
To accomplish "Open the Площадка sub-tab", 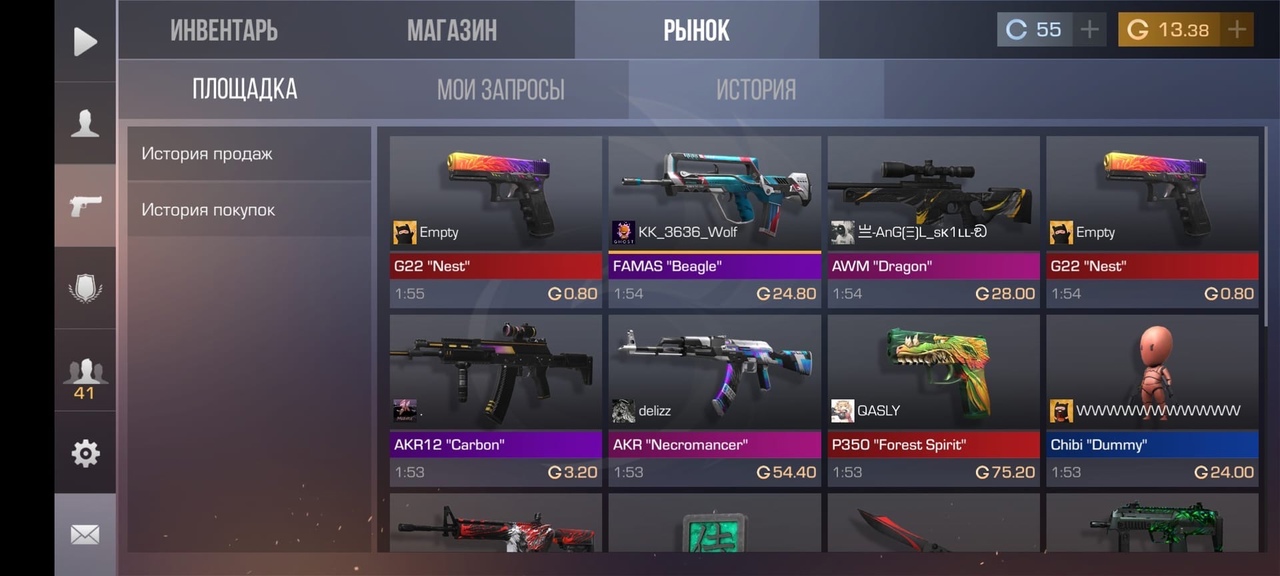I will coord(245,89).
